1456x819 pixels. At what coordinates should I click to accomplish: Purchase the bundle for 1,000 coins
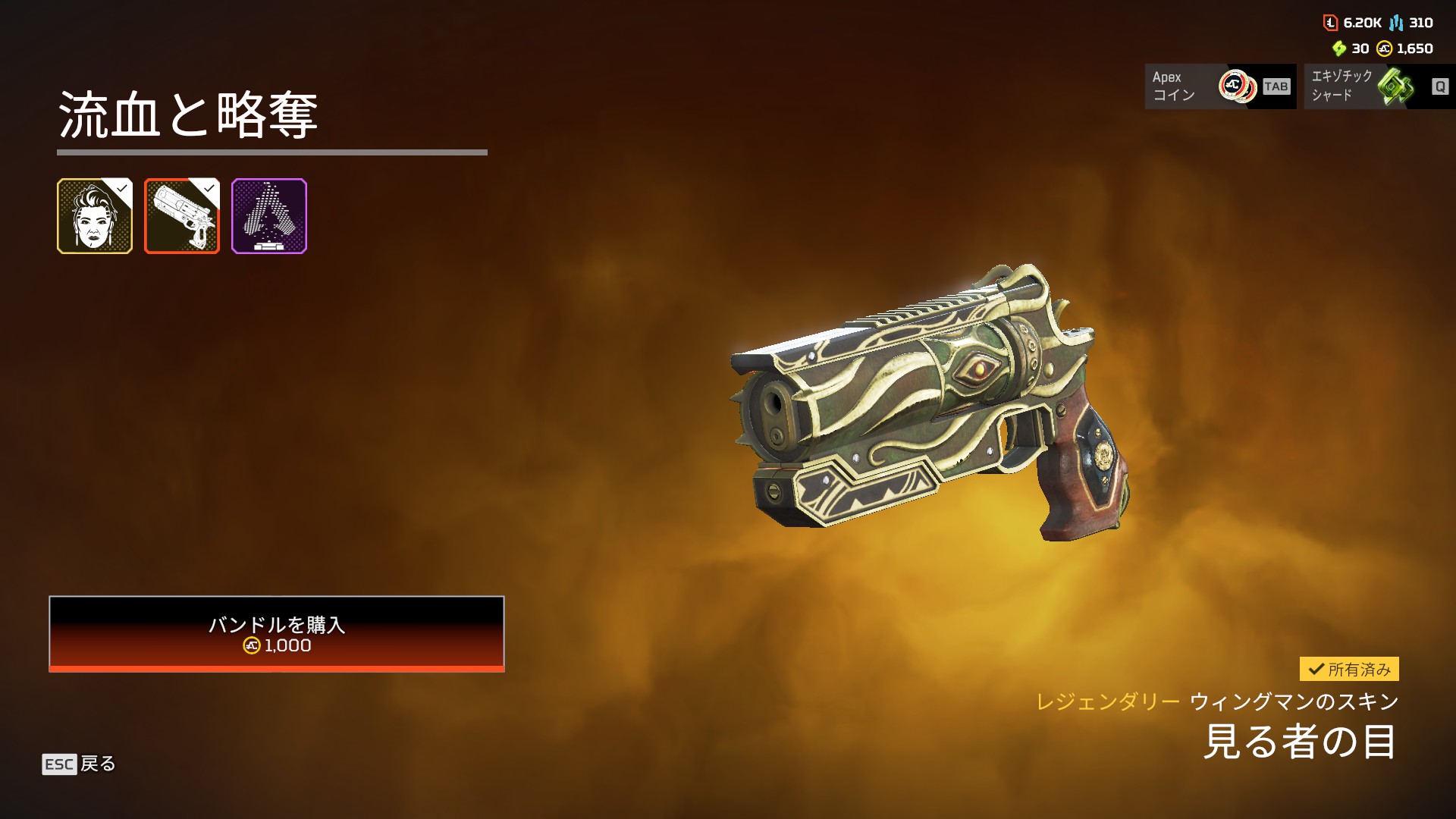pos(276,633)
